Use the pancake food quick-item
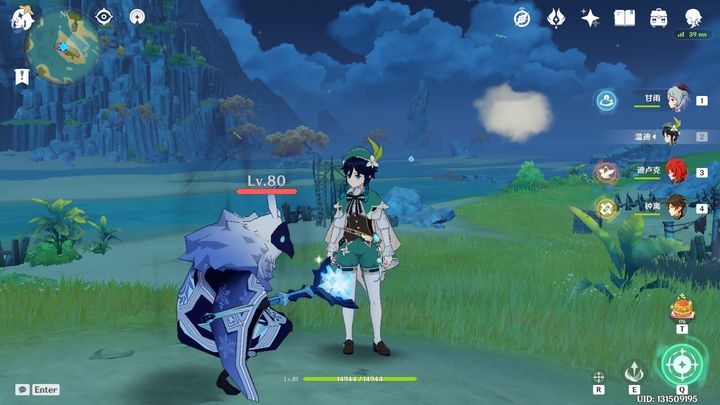The height and width of the screenshot is (405, 720). pos(682,308)
